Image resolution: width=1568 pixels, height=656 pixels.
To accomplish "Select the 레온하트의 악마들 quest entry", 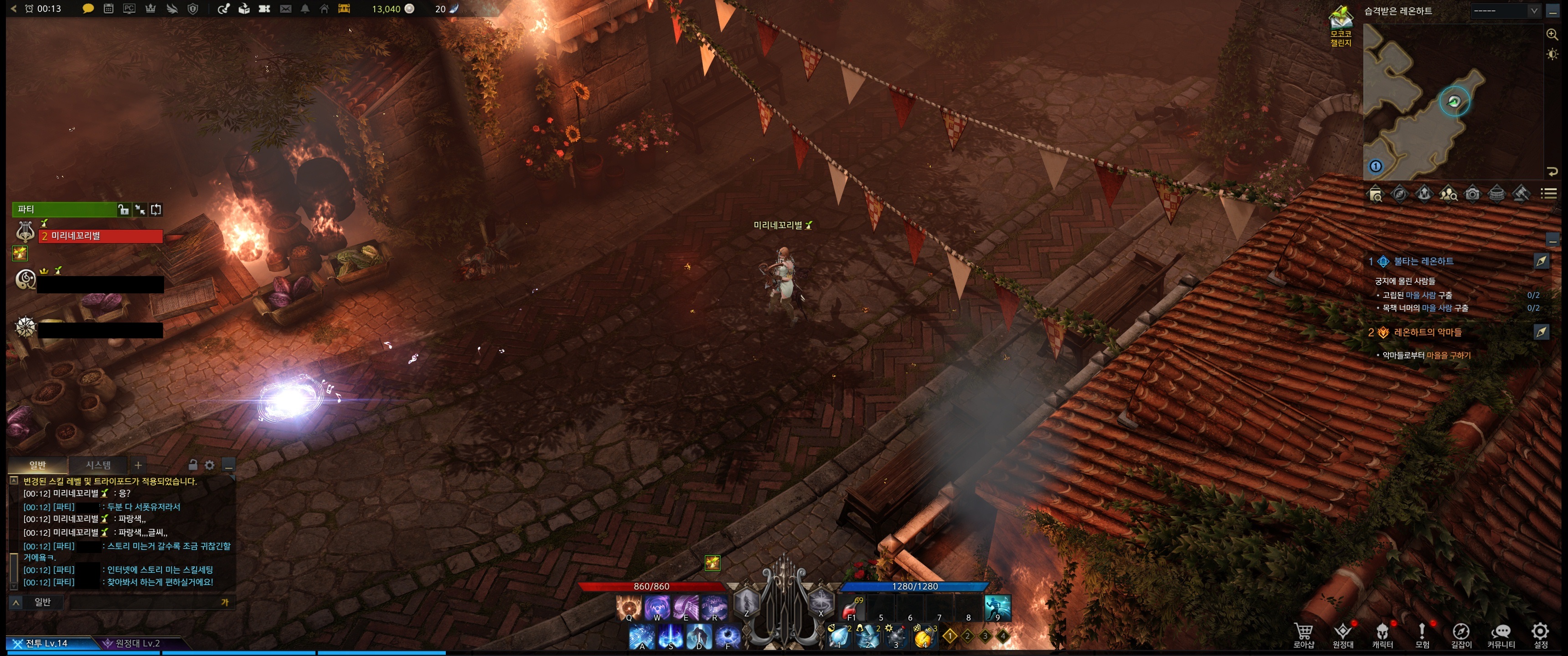I will click(1427, 332).
